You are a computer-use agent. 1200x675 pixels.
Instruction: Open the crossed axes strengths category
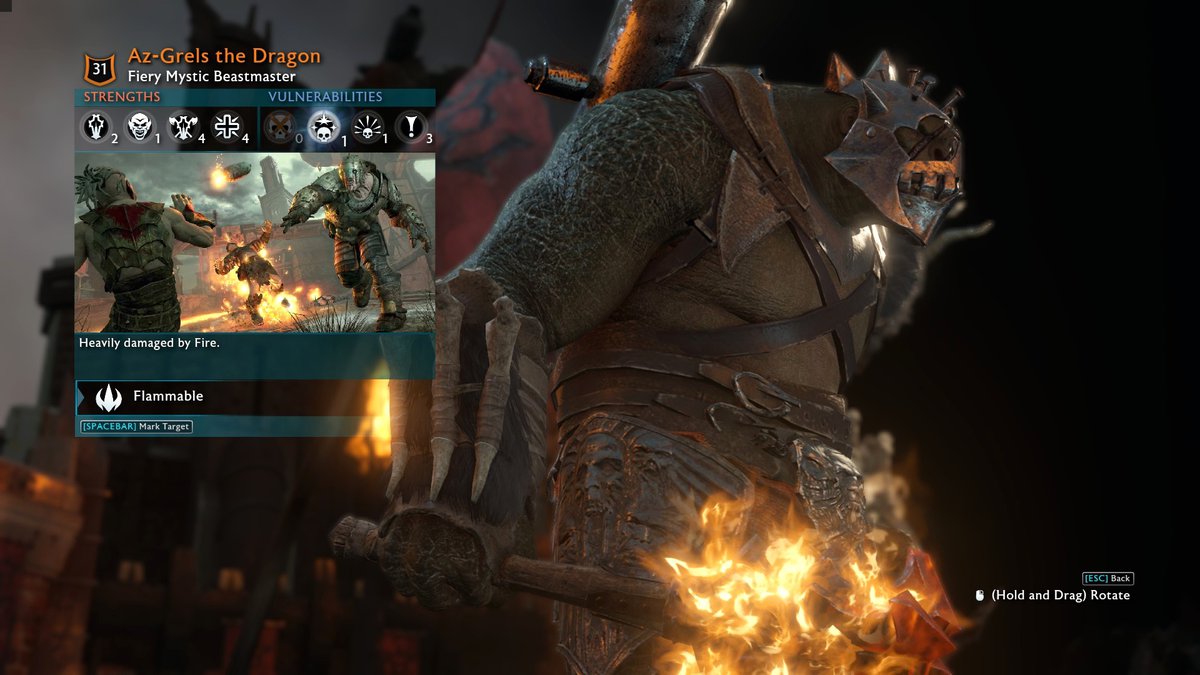click(185, 125)
